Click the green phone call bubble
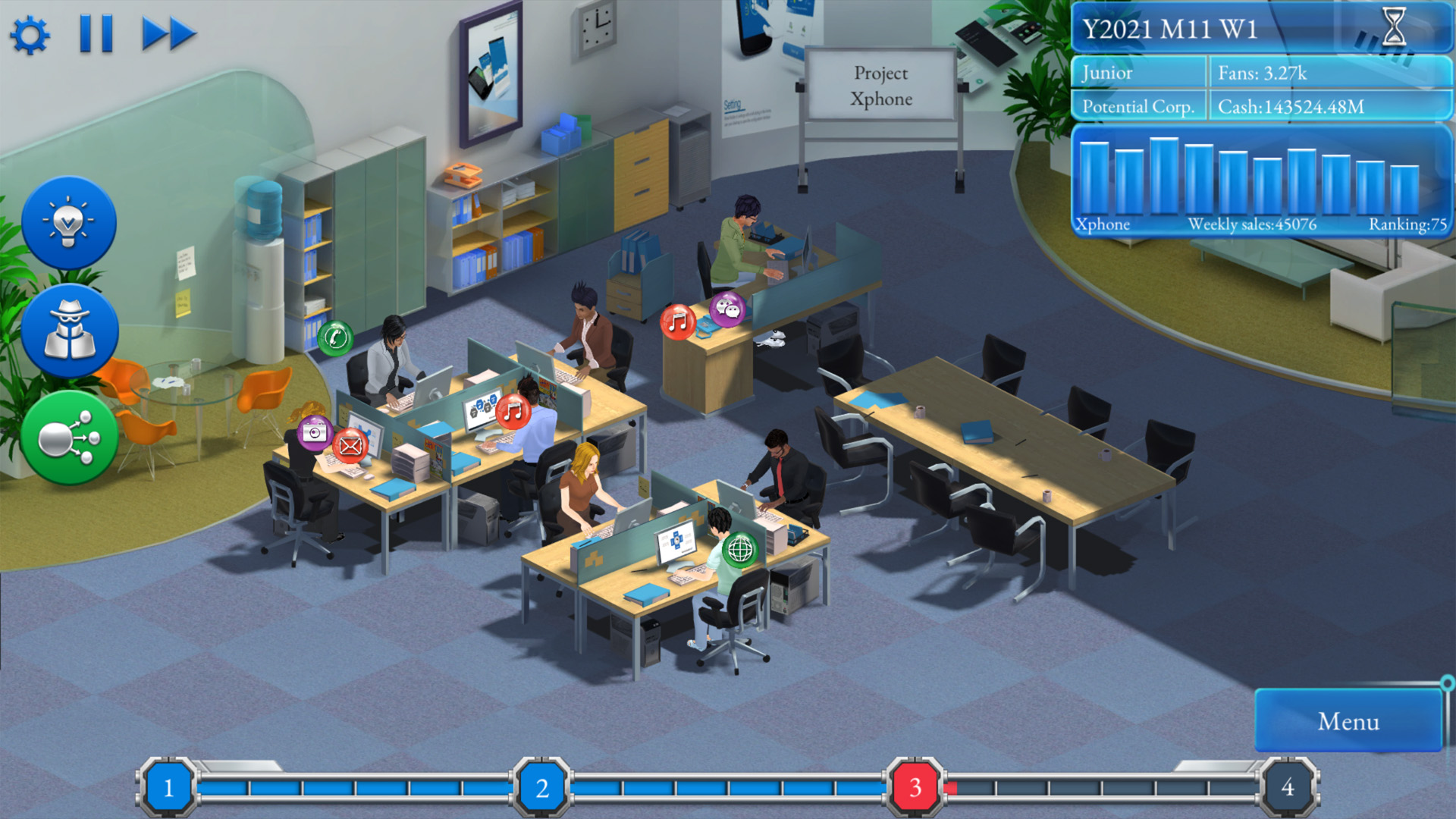The width and height of the screenshot is (1456, 819). pos(335,338)
